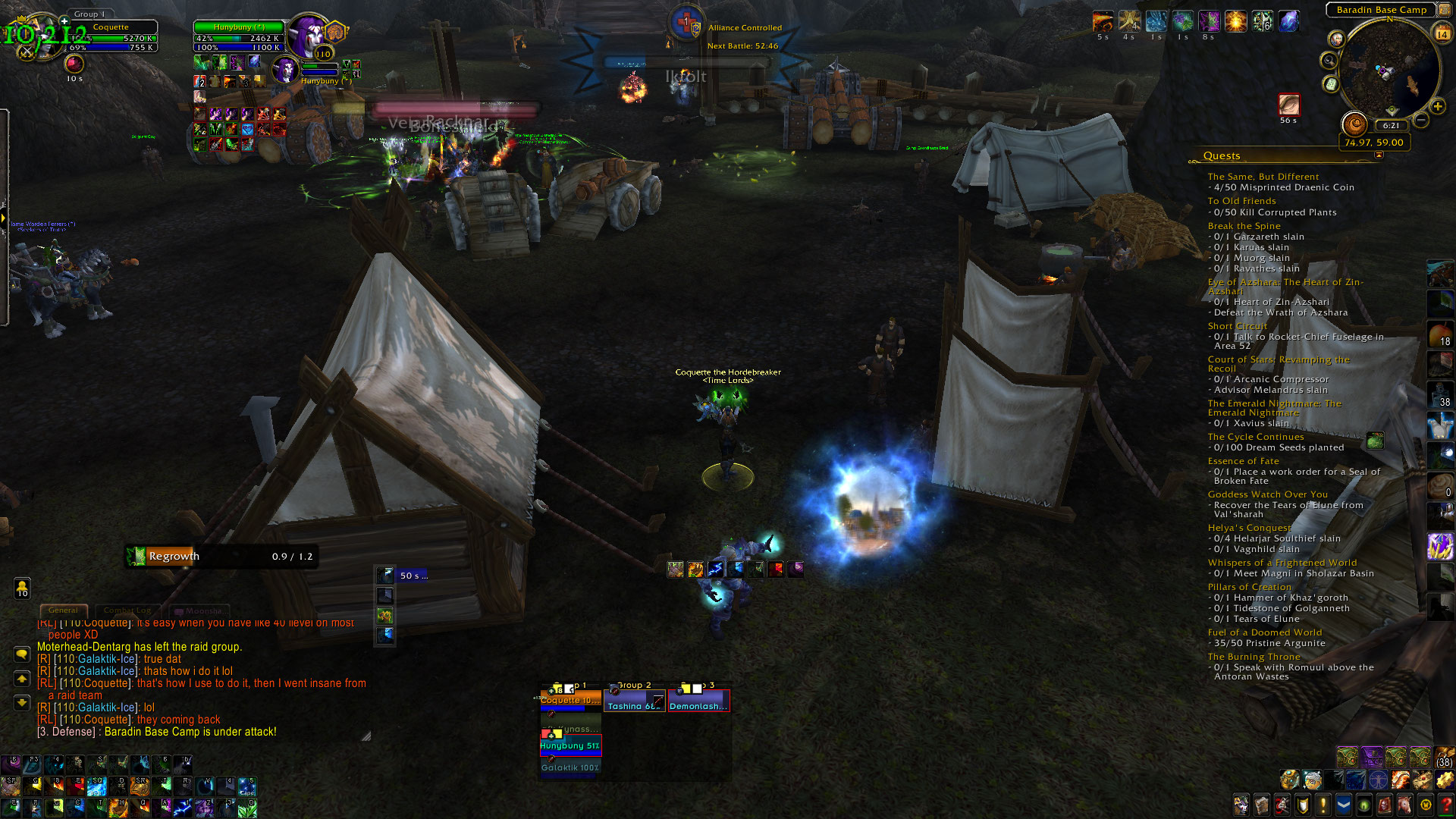1456x819 pixels.
Task: Switch to the General chat tab
Action: tap(63, 610)
